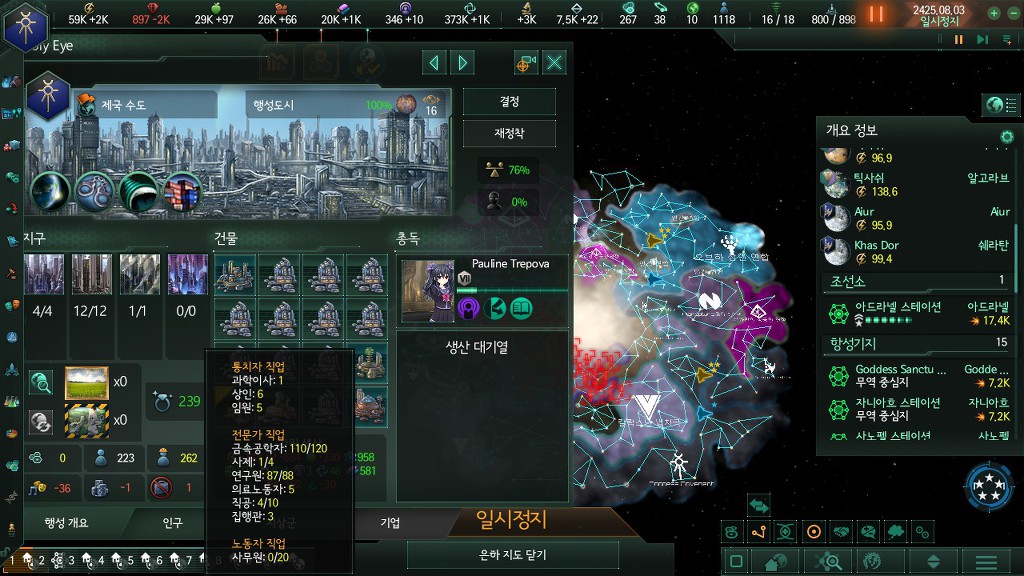Increase game speed with the plus button
The width and height of the screenshot is (1024, 576).
(x=993, y=14)
